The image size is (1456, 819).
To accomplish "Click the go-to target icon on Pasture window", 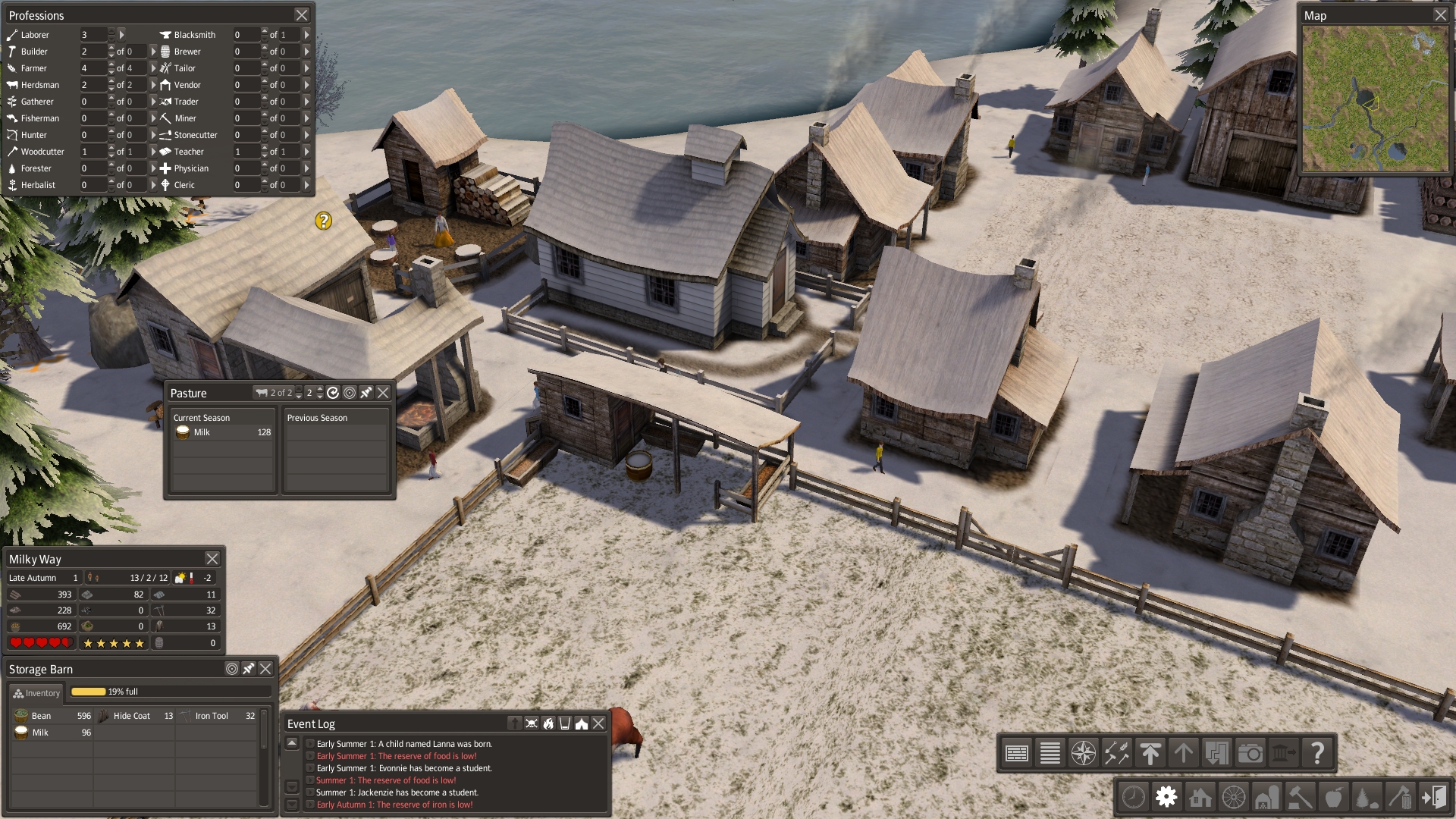I will pos(350,393).
